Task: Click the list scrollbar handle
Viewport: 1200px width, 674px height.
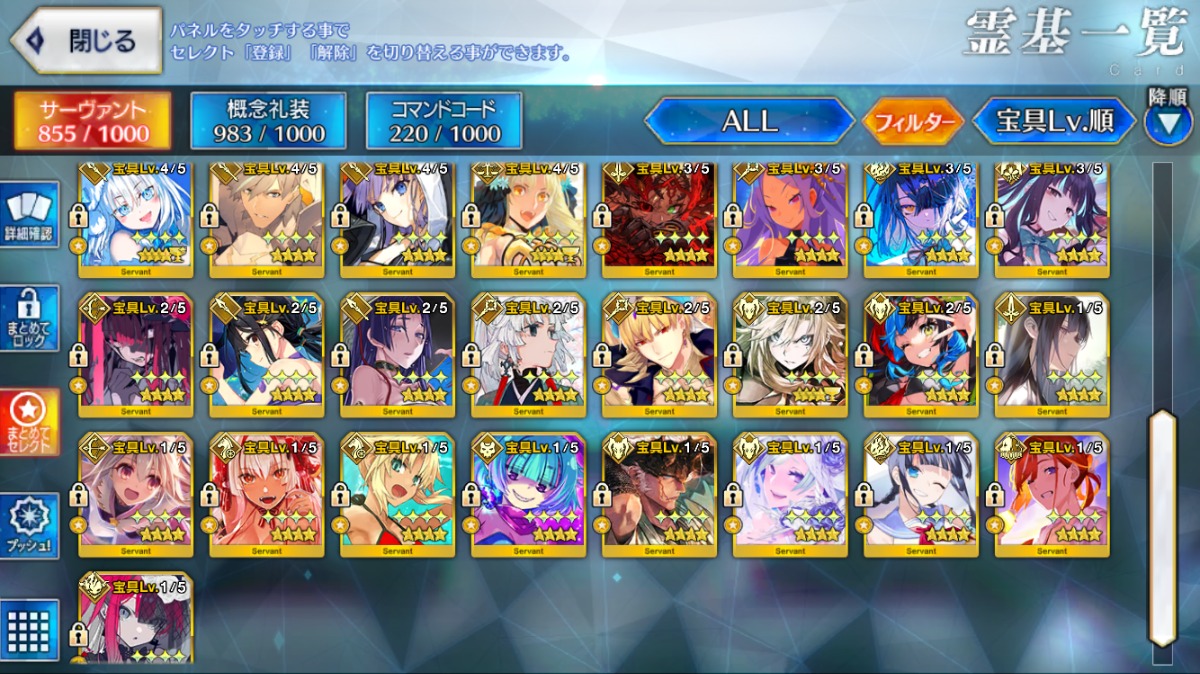Action: pyautogui.click(x=1161, y=527)
